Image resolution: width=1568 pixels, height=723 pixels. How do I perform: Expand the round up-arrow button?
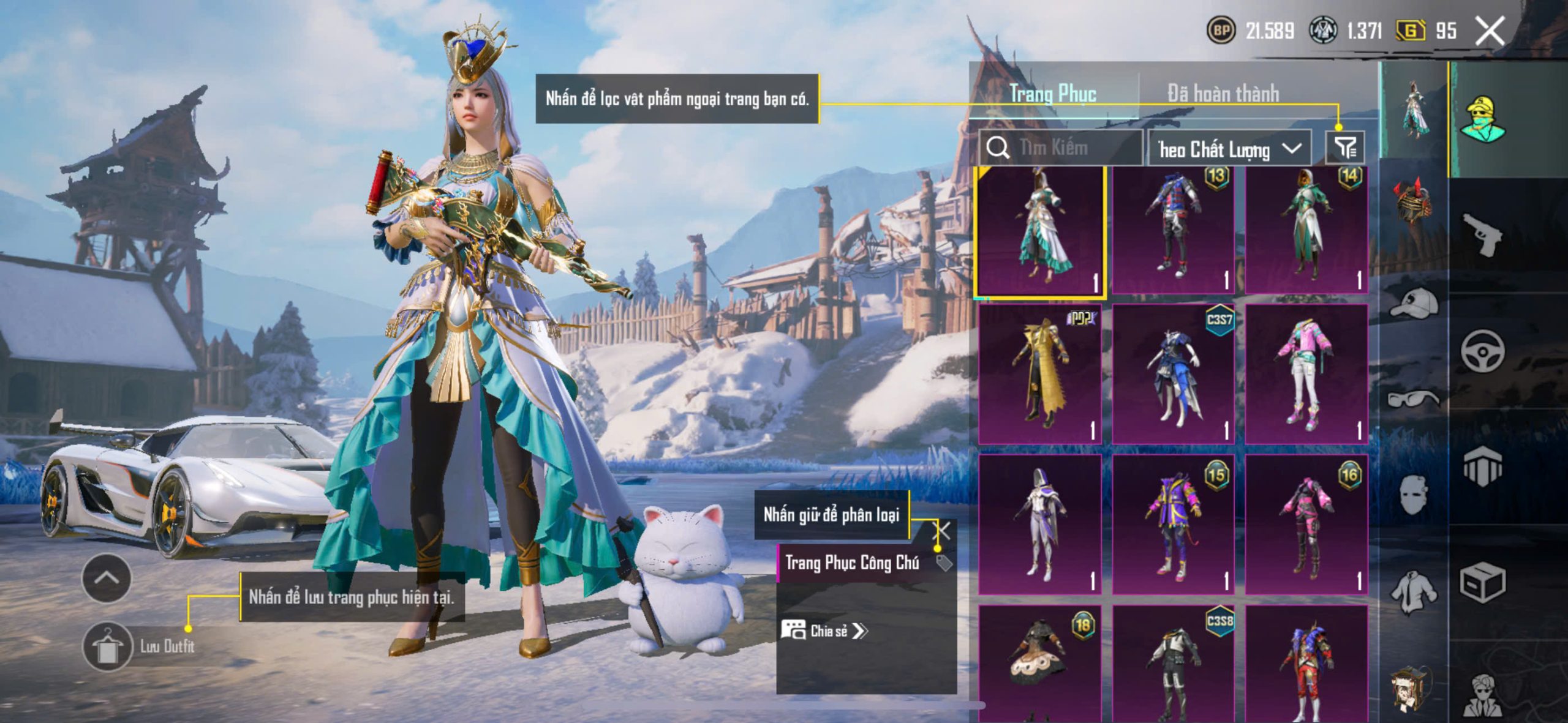click(107, 578)
